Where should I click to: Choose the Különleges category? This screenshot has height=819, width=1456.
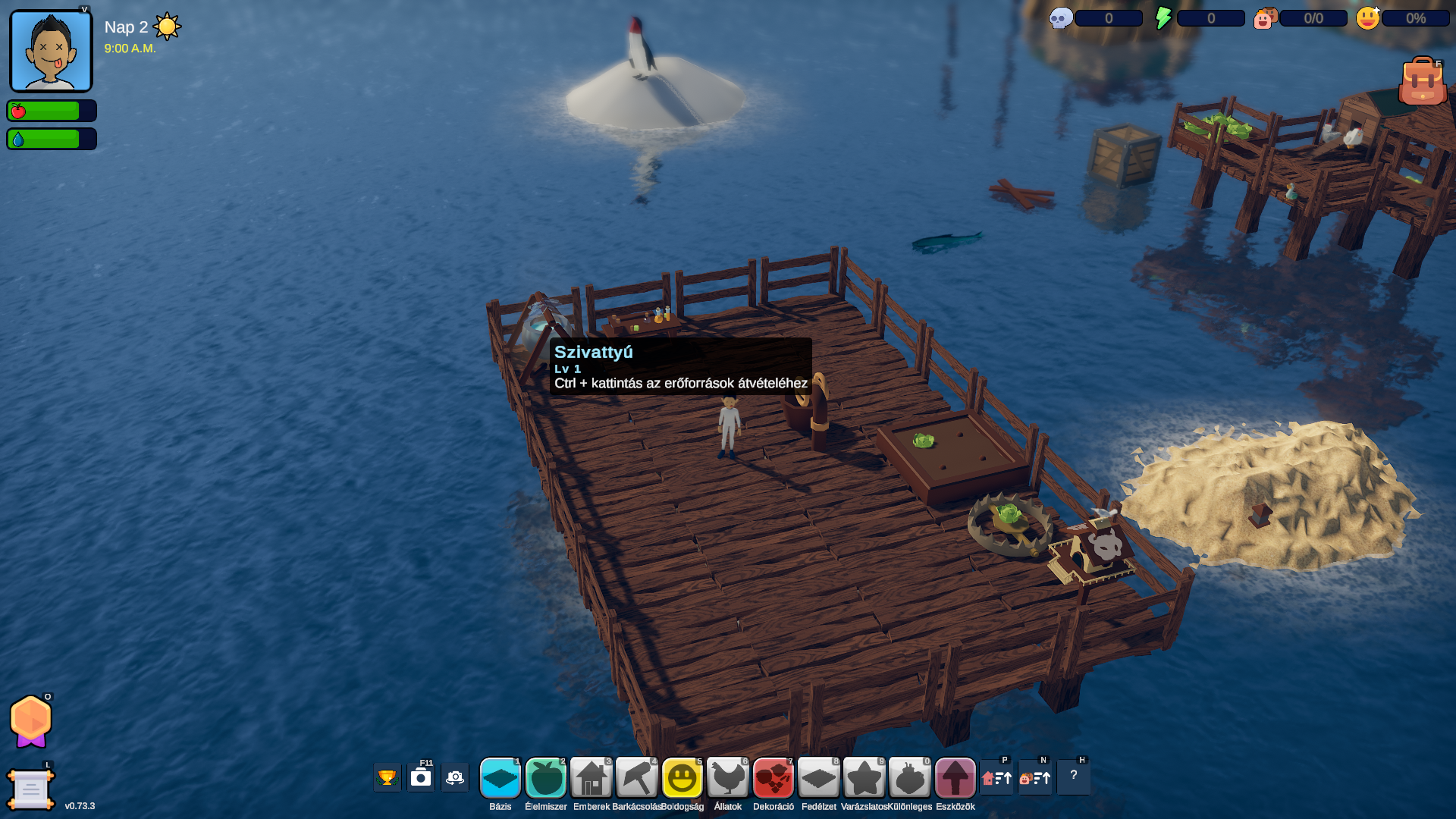click(x=910, y=778)
